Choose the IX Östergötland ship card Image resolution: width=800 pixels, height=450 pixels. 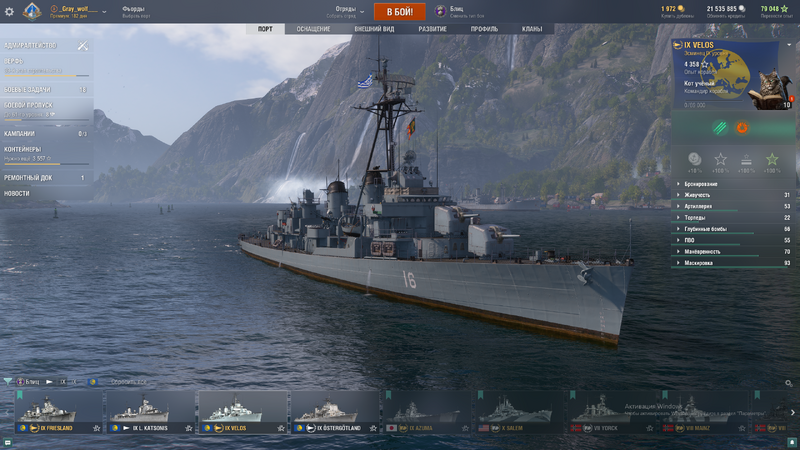(x=335, y=412)
